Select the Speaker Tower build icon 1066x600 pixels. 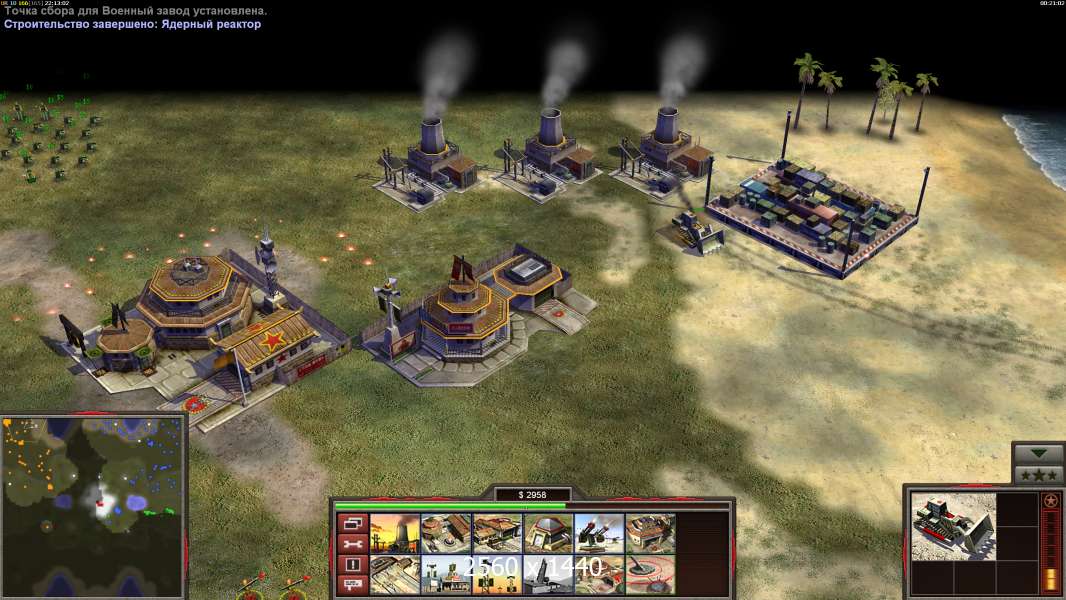497,575
